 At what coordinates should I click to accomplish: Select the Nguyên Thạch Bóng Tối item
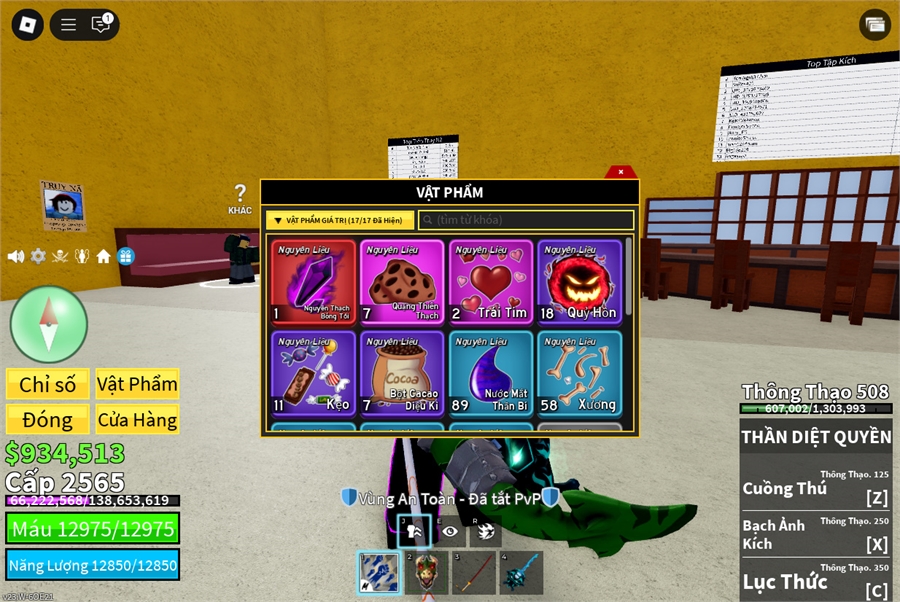pos(313,282)
